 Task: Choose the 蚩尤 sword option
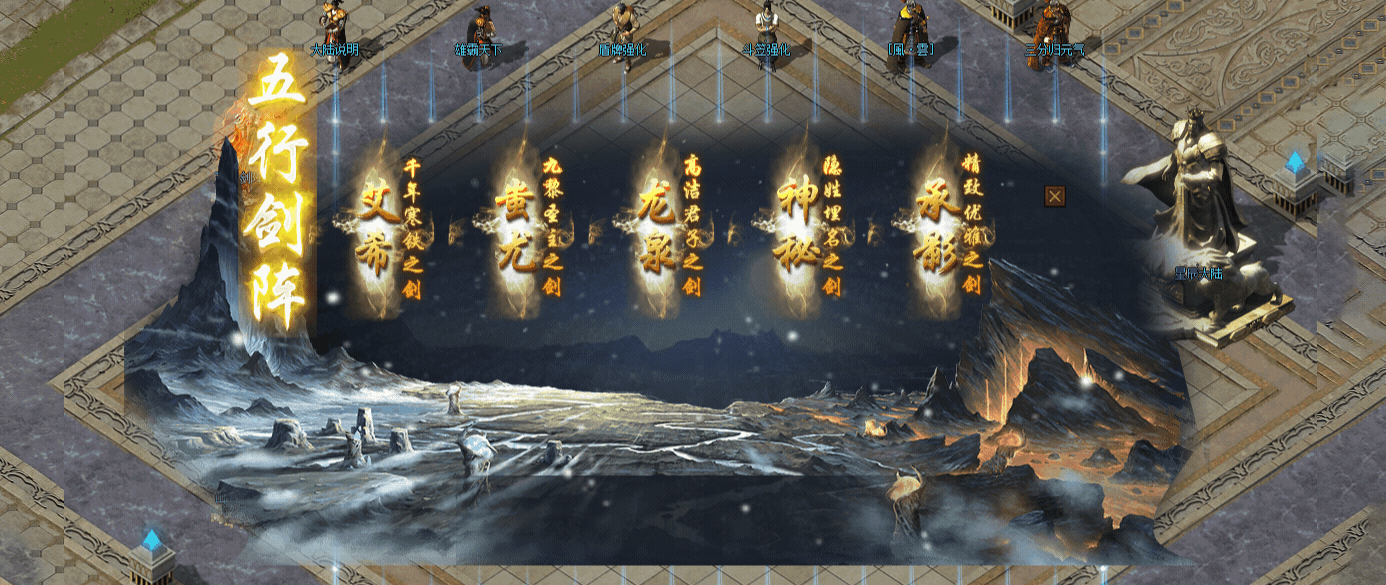click(517, 232)
